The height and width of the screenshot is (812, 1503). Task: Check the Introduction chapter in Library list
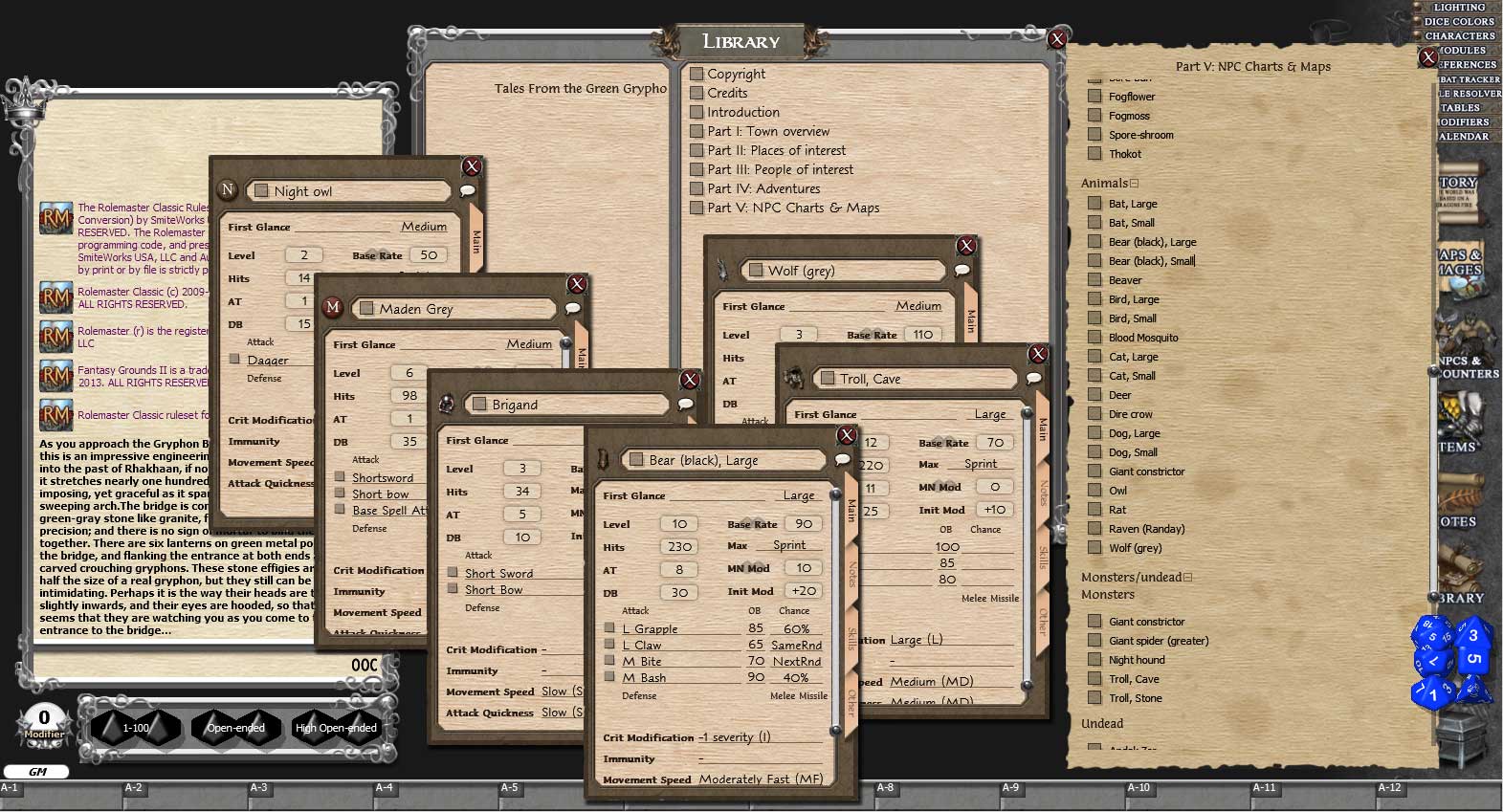tap(697, 112)
